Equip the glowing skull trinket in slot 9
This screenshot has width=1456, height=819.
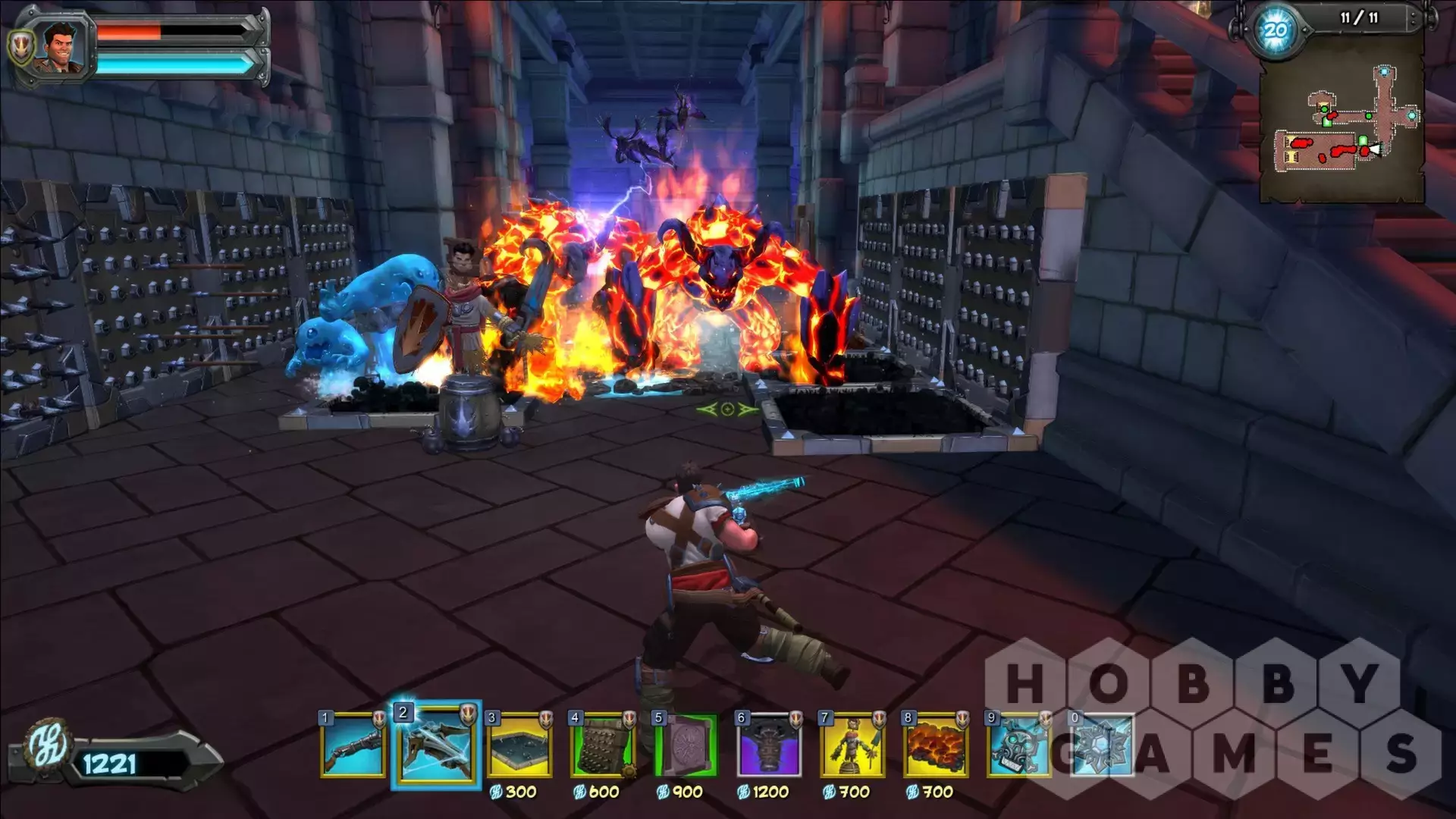[x=1018, y=745]
